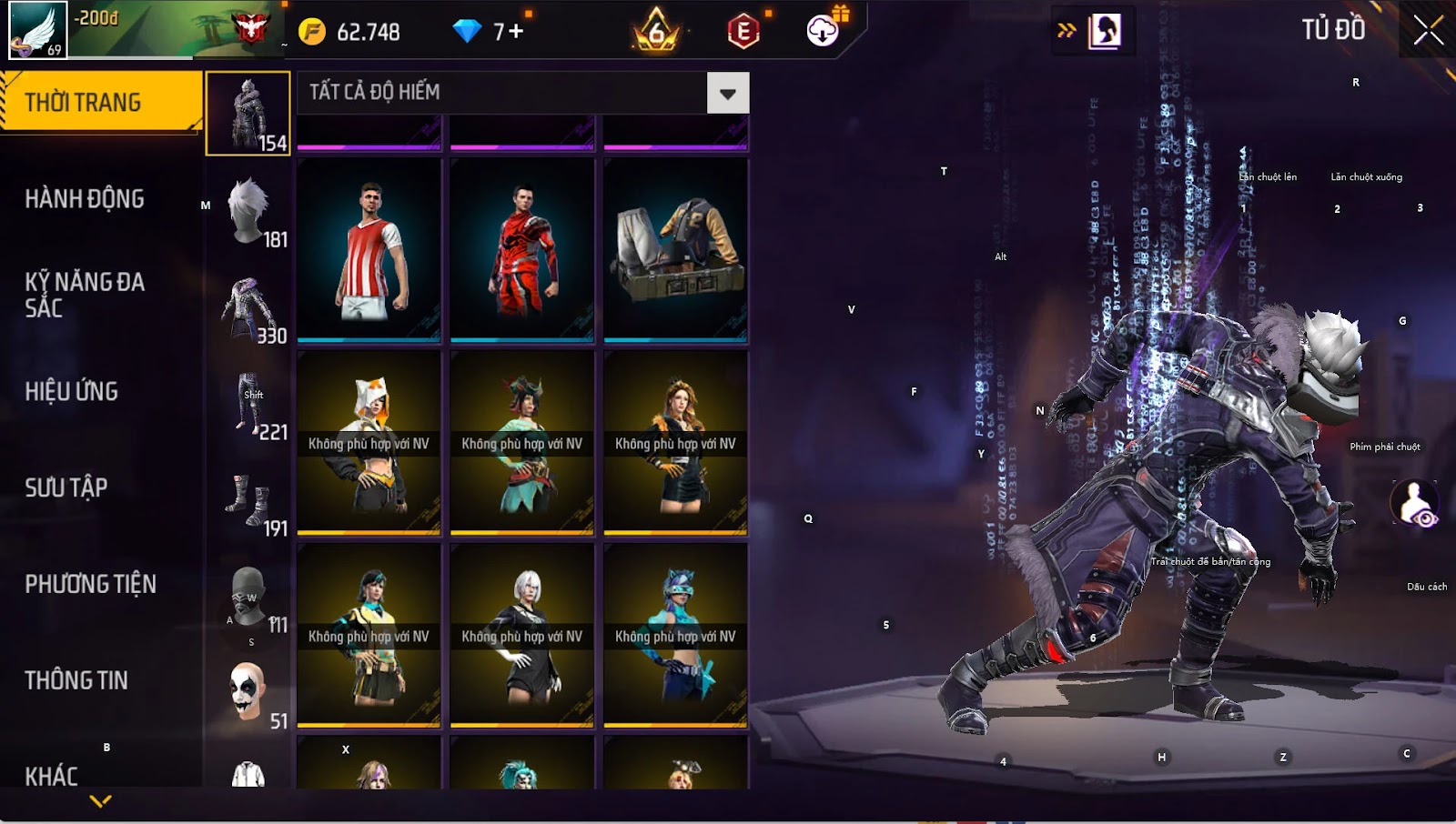
Task: Toggle the character view eye icon
Action: pos(1415,504)
